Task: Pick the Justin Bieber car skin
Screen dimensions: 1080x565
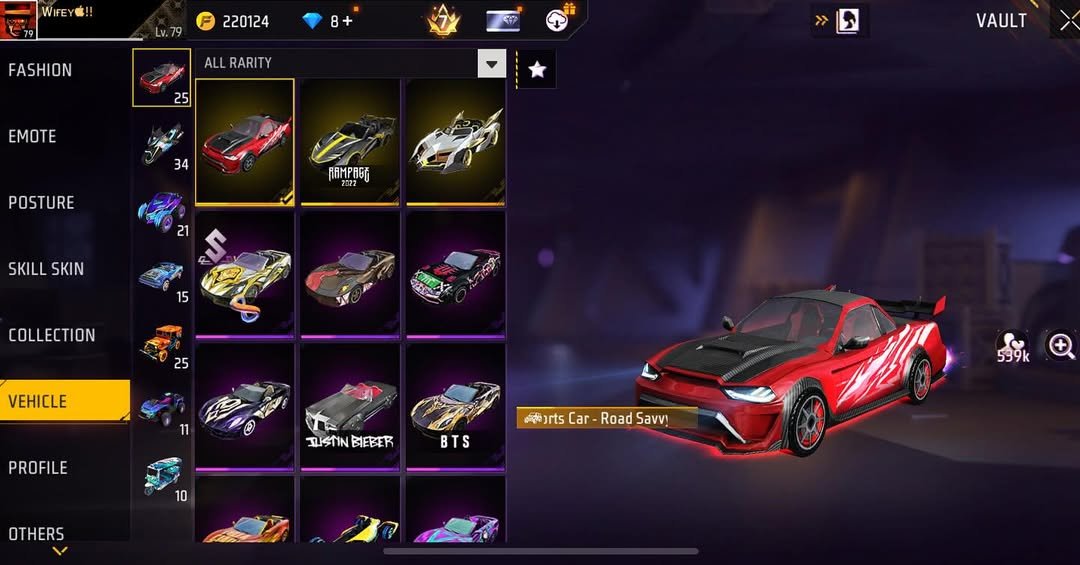Action: [350, 406]
